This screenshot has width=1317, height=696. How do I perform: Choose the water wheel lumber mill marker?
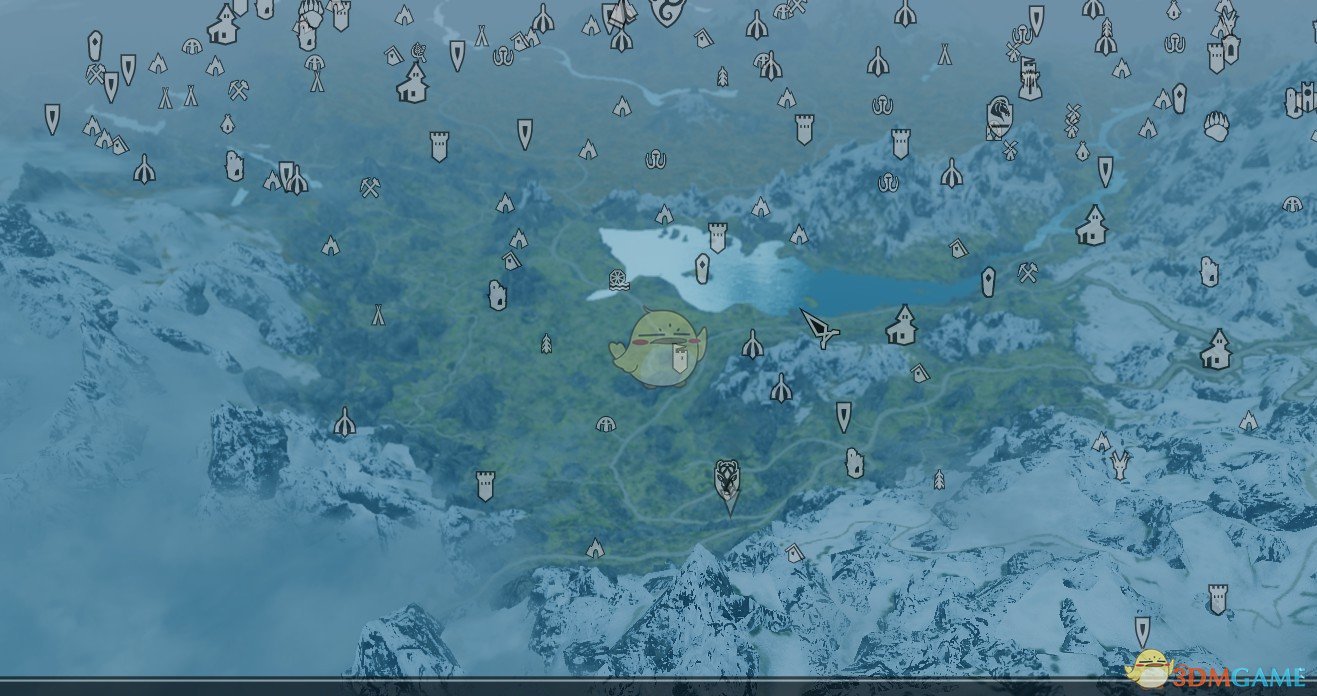(x=618, y=280)
